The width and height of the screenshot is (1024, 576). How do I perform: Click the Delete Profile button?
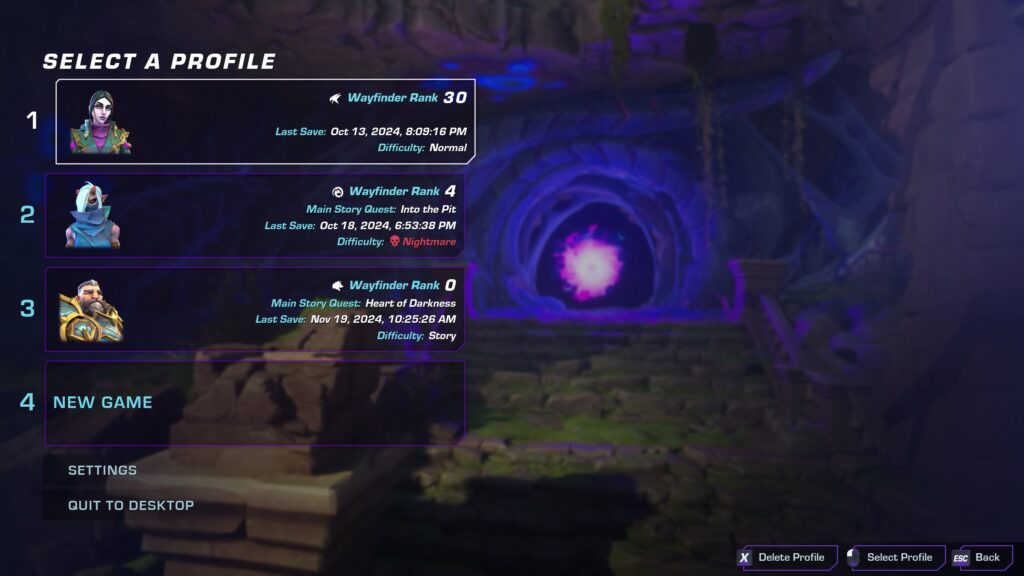783,557
